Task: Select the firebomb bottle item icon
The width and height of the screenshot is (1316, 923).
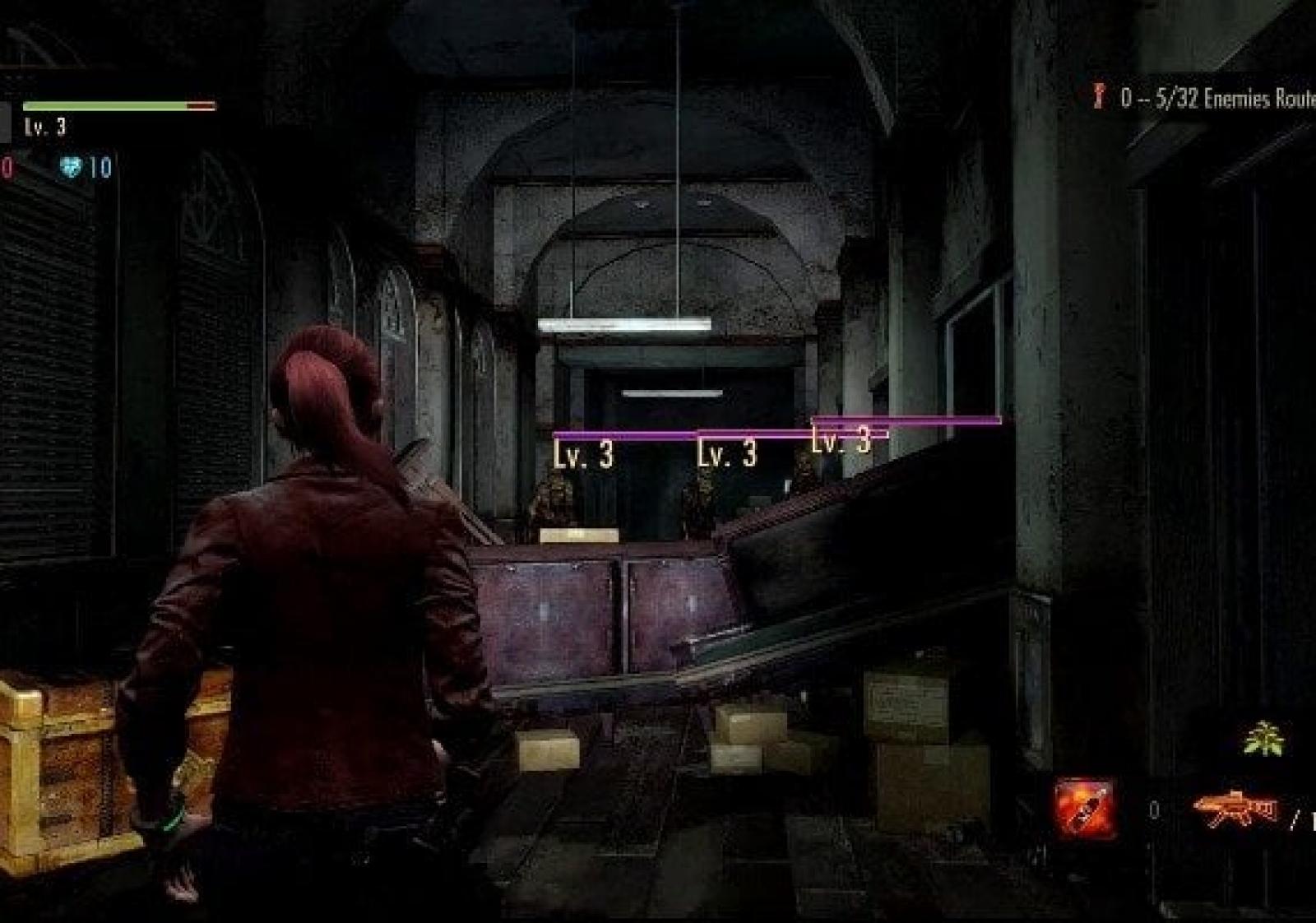Action: pyautogui.click(x=1086, y=807)
